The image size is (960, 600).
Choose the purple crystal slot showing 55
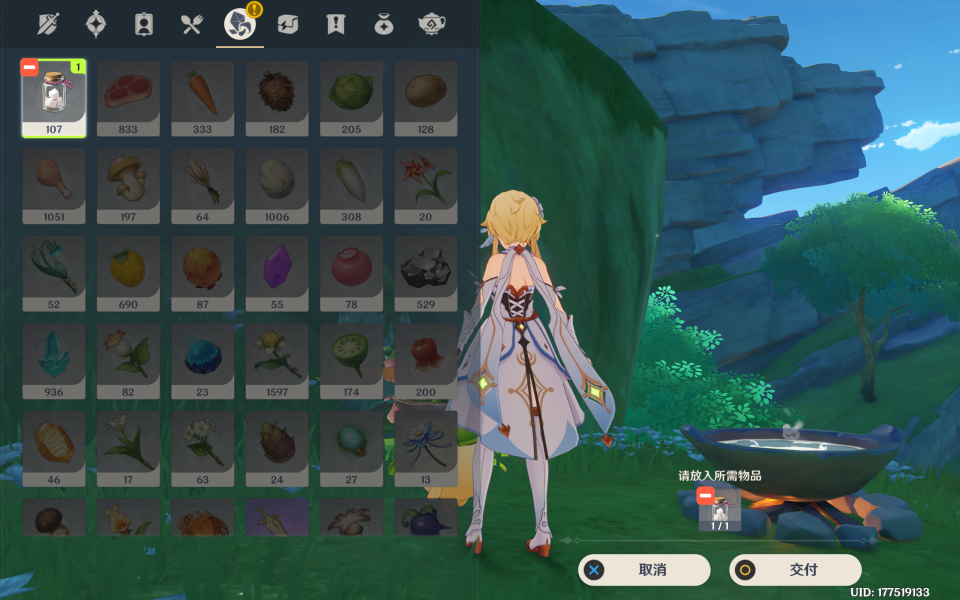click(277, 273)
